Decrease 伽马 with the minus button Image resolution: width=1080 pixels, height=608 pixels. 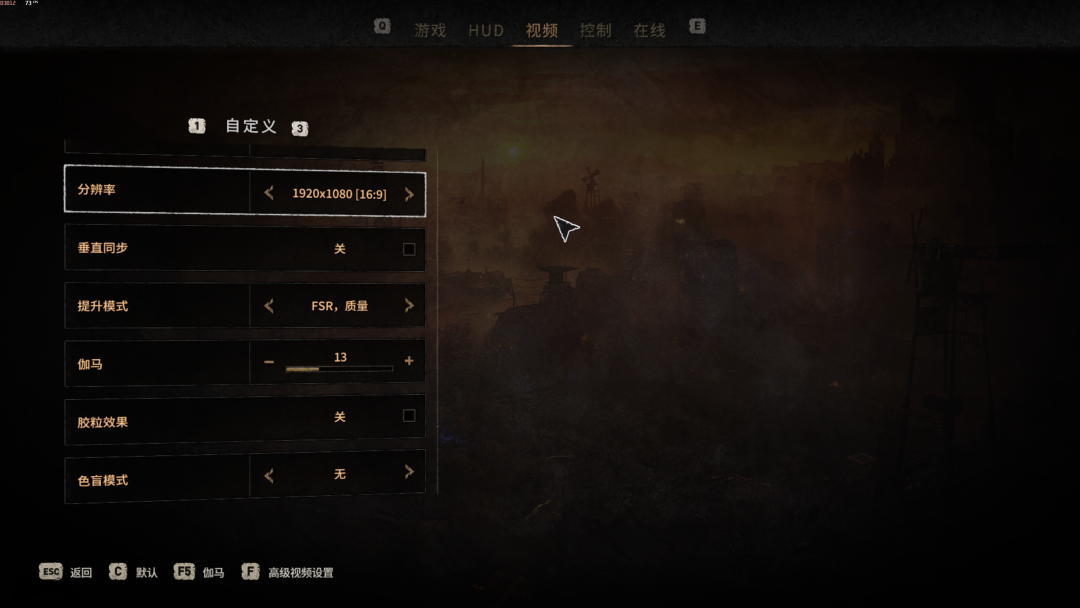[269, 361]
